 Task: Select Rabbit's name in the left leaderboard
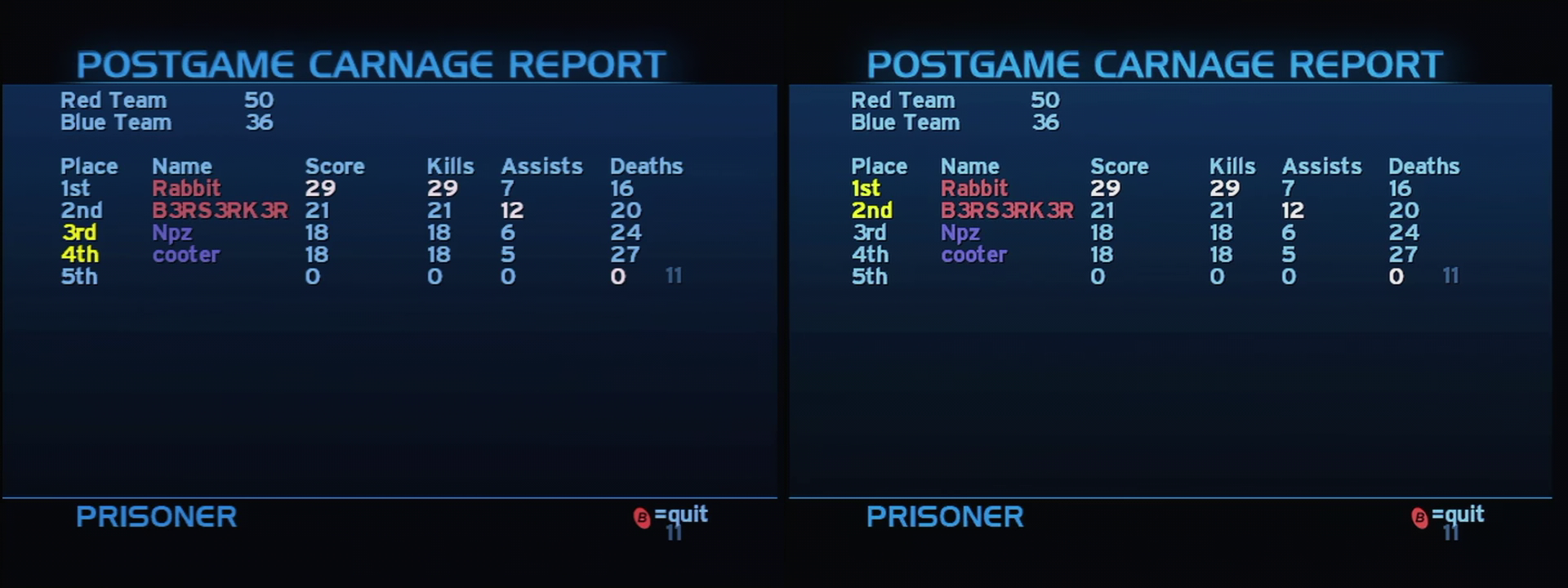[x=185, y=187]
